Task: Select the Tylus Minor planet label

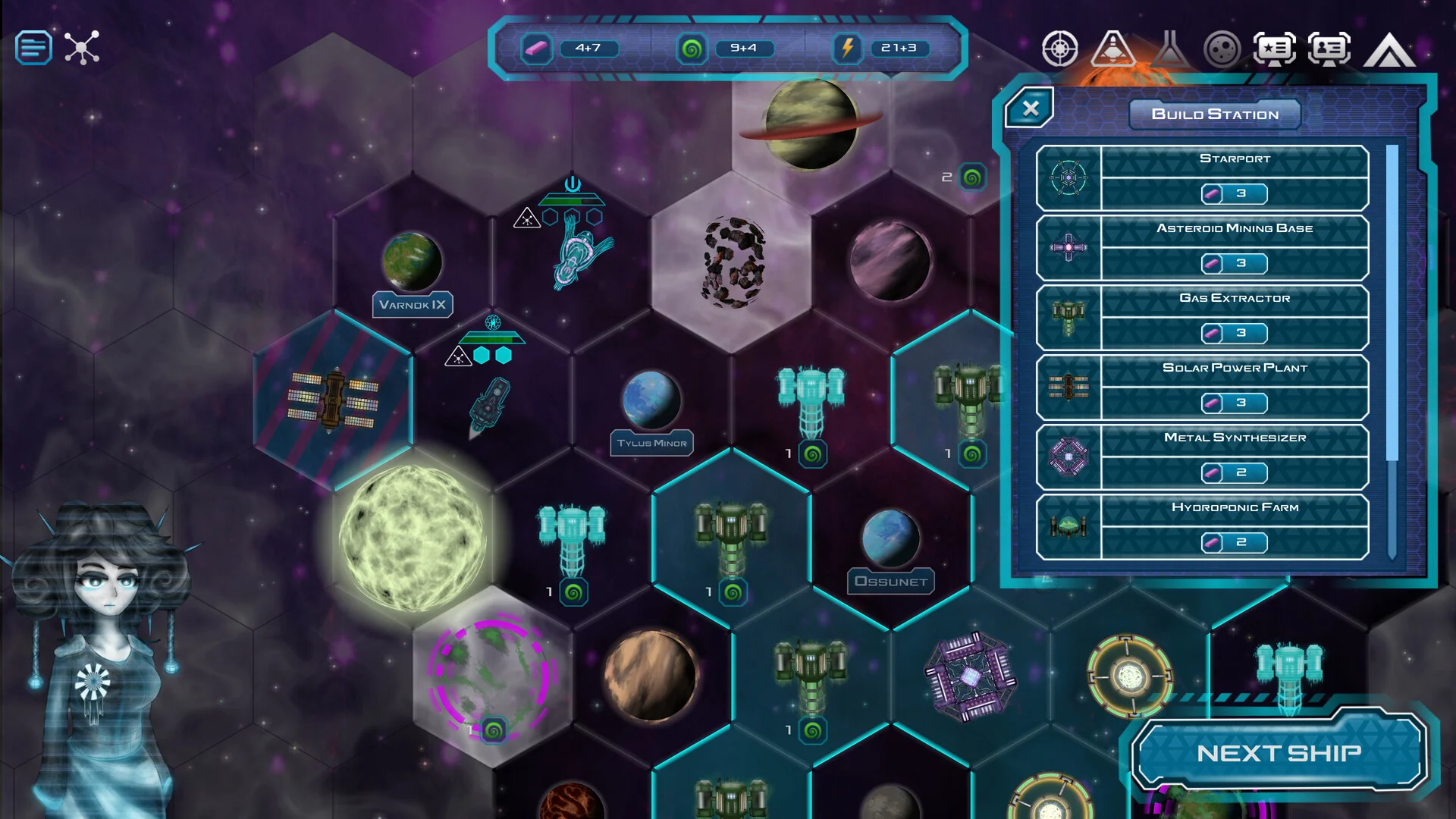Action: [x=651, y=443]
